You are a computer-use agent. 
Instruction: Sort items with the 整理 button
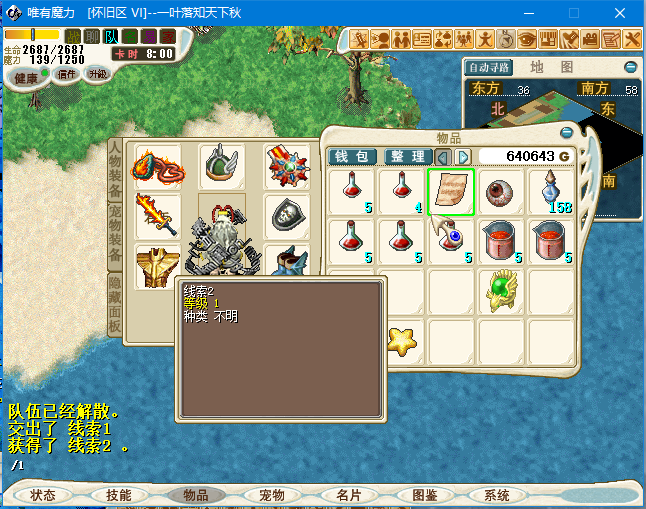pos(408,157)
